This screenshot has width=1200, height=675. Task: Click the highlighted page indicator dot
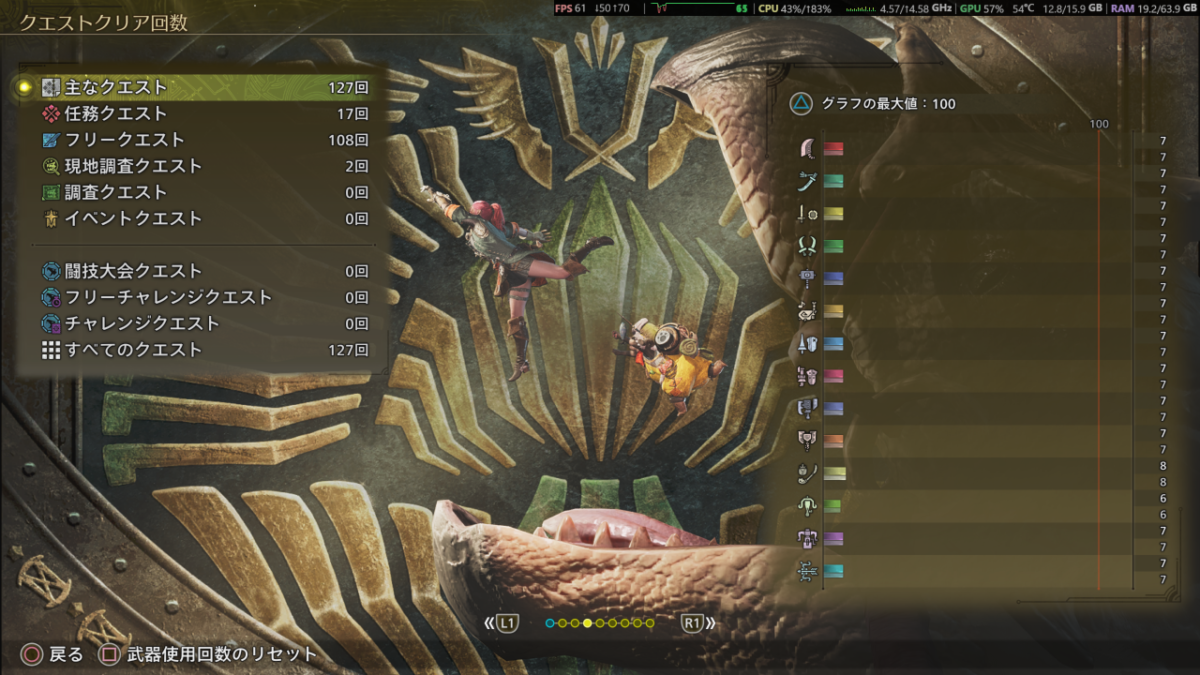587,624
